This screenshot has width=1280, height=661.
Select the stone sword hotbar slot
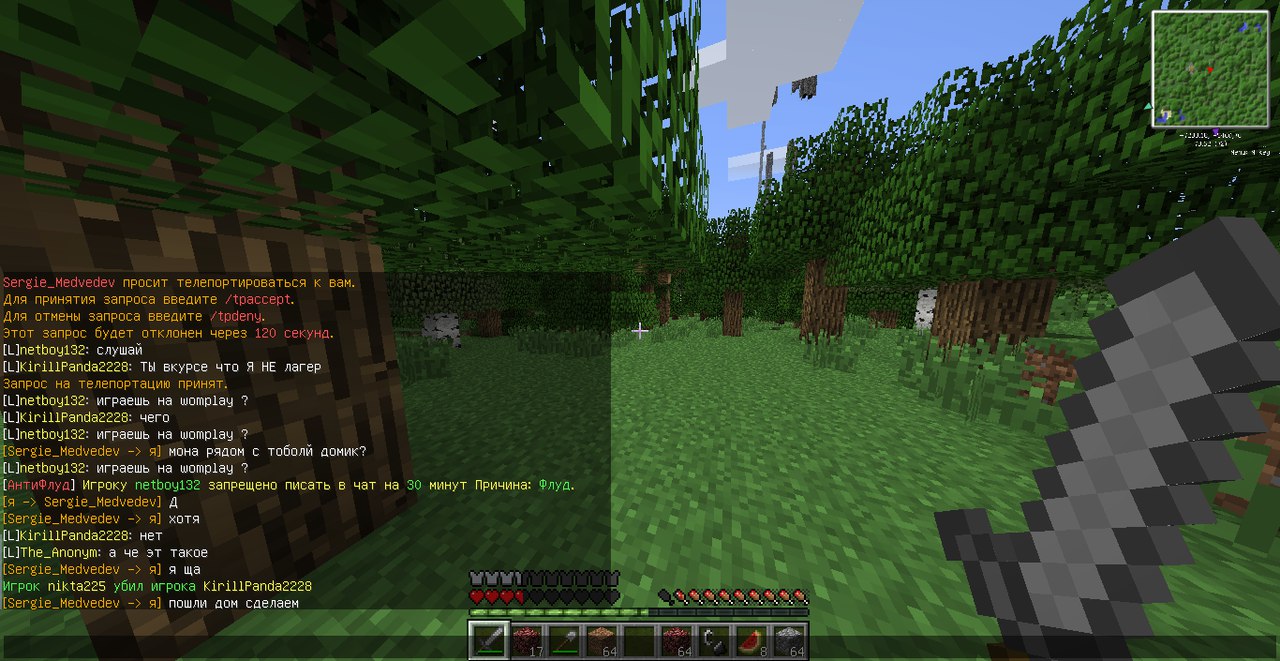pyautogui.click(x=489, y=640)
